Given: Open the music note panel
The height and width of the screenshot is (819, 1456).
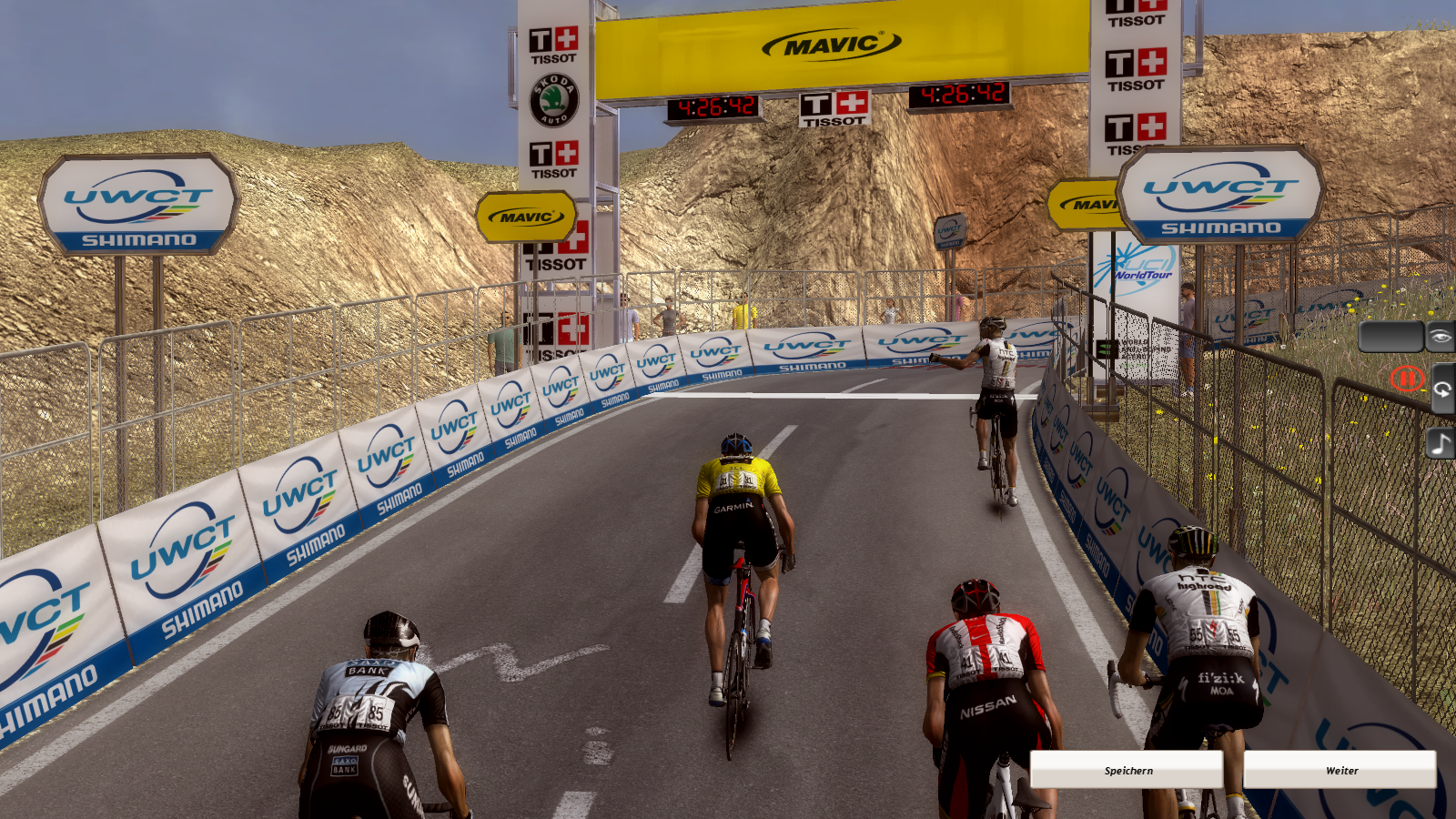Looking at the screenshot, I should point(1441,444).
